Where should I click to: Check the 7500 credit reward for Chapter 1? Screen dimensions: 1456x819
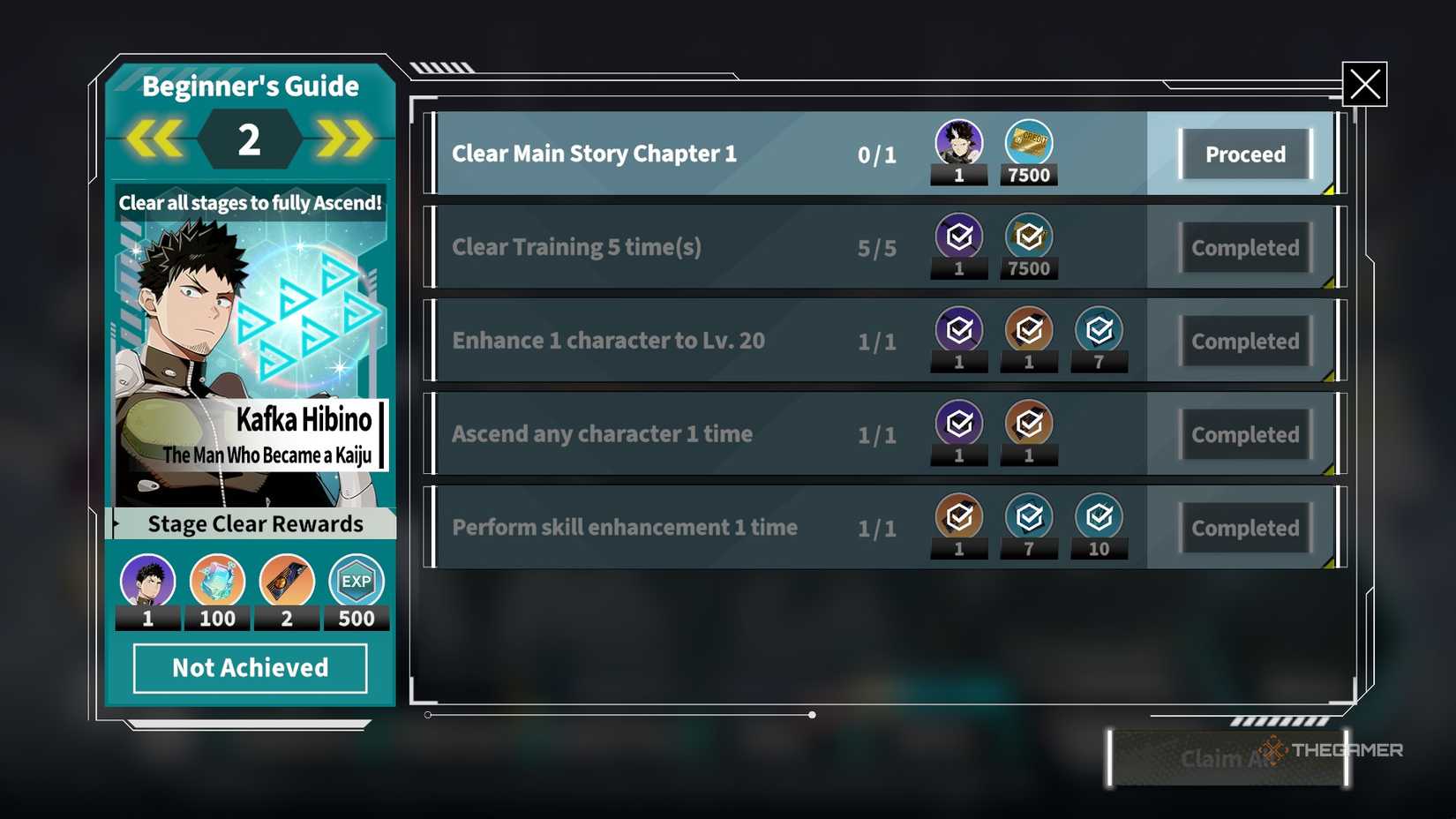click(x=1029, y=143)
